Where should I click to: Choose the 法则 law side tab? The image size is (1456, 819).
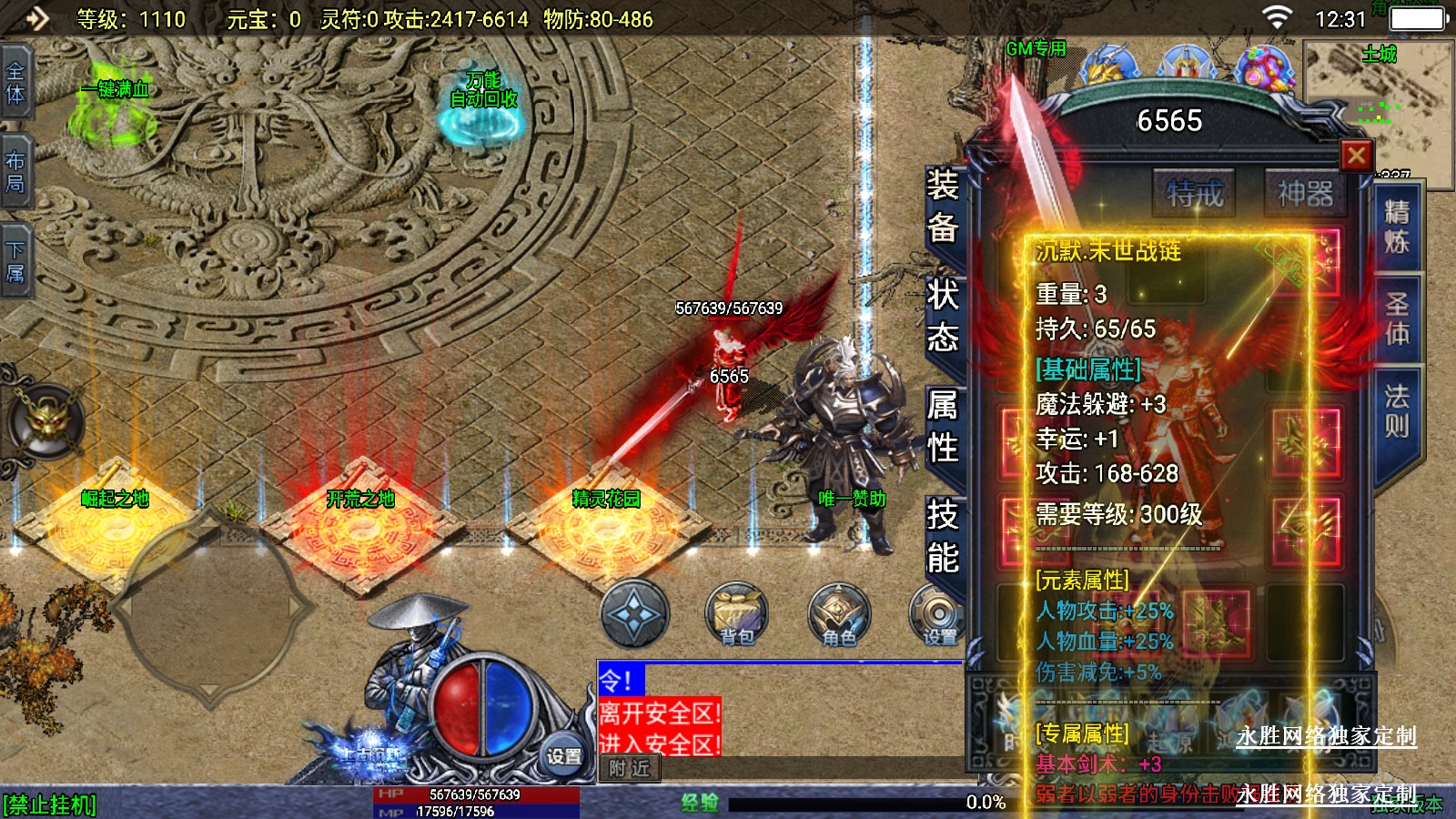1396,410
